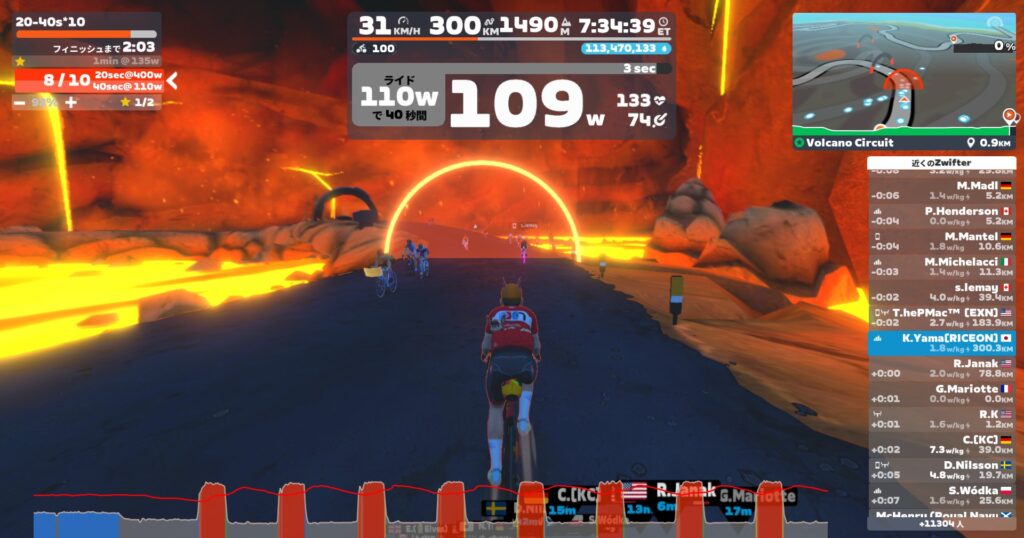Select rider R.K in the list

[941, 419]
